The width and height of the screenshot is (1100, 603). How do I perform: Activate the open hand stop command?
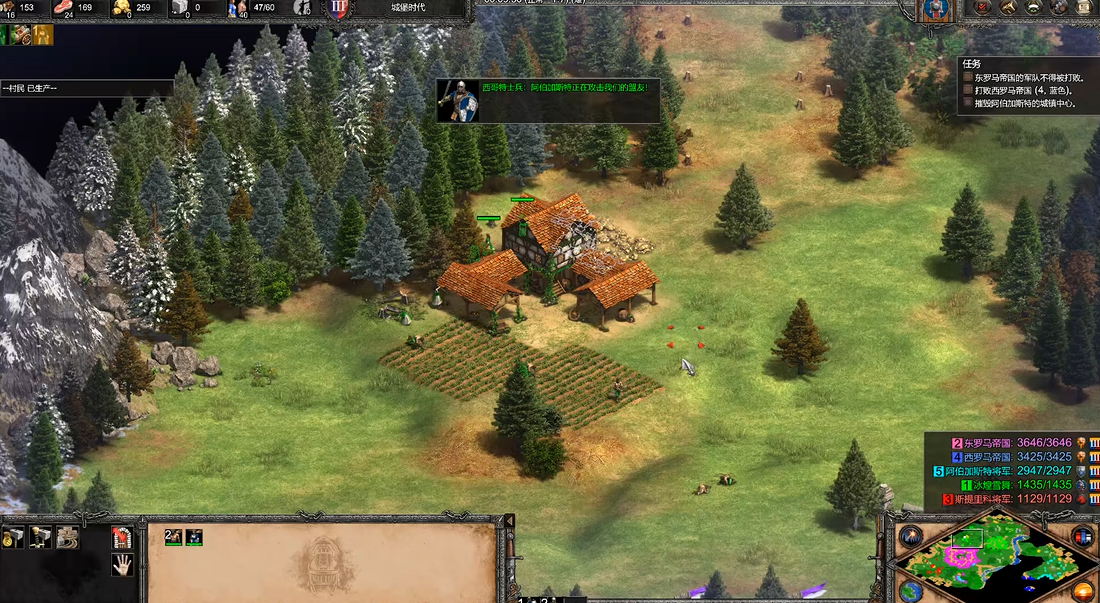(x=122, y=564)
